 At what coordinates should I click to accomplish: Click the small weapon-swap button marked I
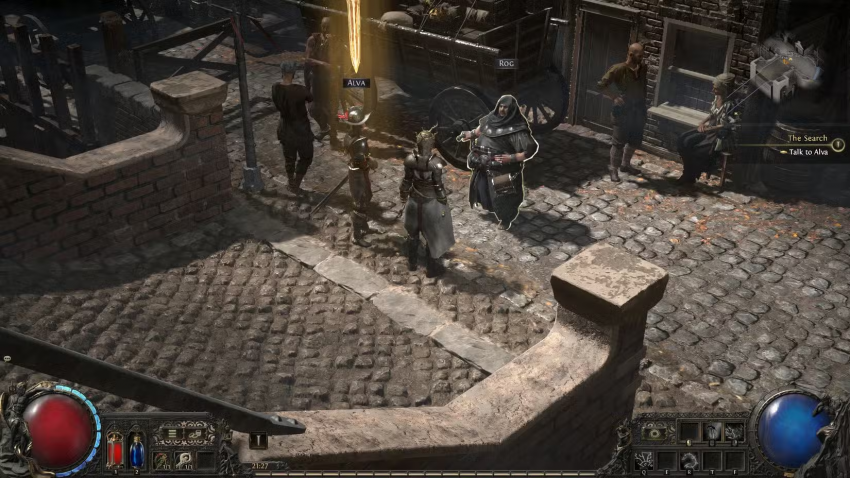coord(258,439)
